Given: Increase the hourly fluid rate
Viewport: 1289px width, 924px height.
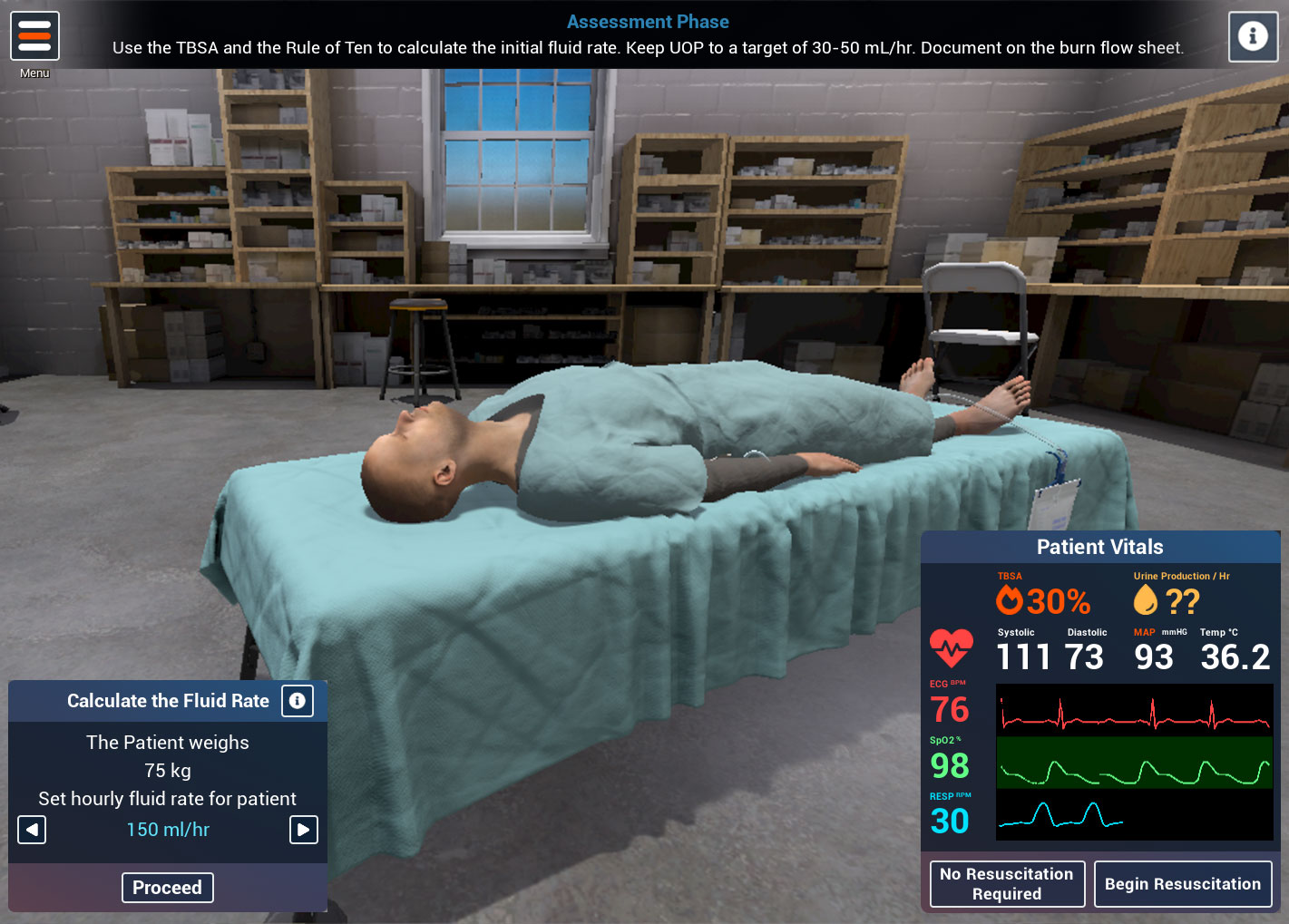Looking at the screenshot, I should click(x=303, y=830).
